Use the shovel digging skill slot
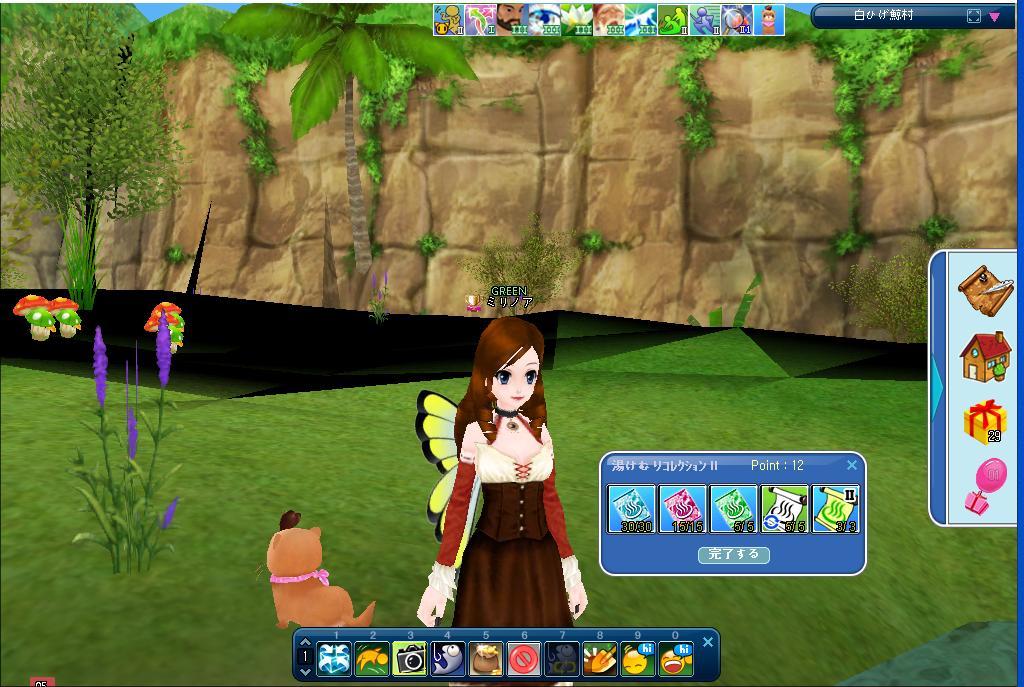1024x687 pixels. (600, 659)
